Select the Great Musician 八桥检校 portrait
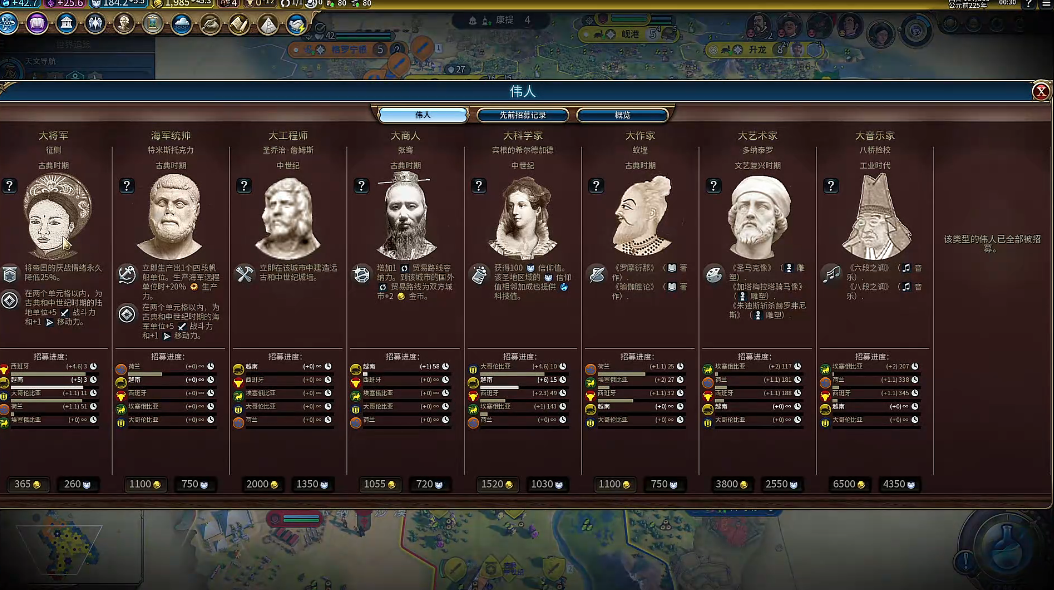1054x590 pixels. pyautogui.click(x=875, y=217)
